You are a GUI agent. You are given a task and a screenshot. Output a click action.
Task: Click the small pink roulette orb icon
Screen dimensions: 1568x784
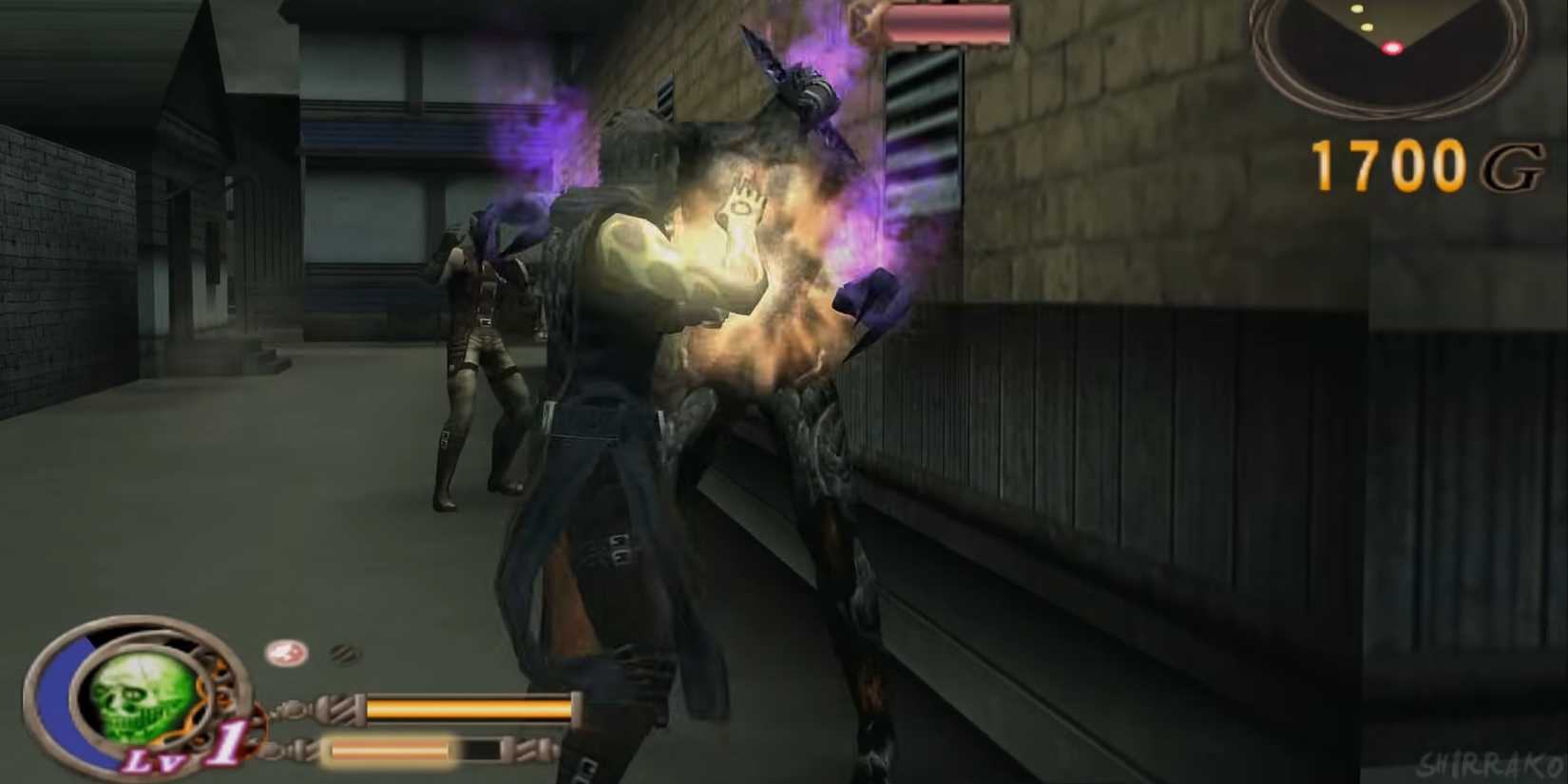[x=286, y=652]
